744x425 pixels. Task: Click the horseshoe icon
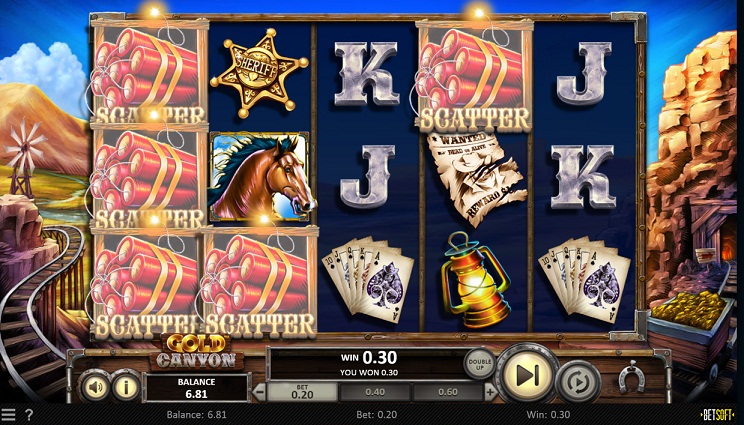(631, 378)
